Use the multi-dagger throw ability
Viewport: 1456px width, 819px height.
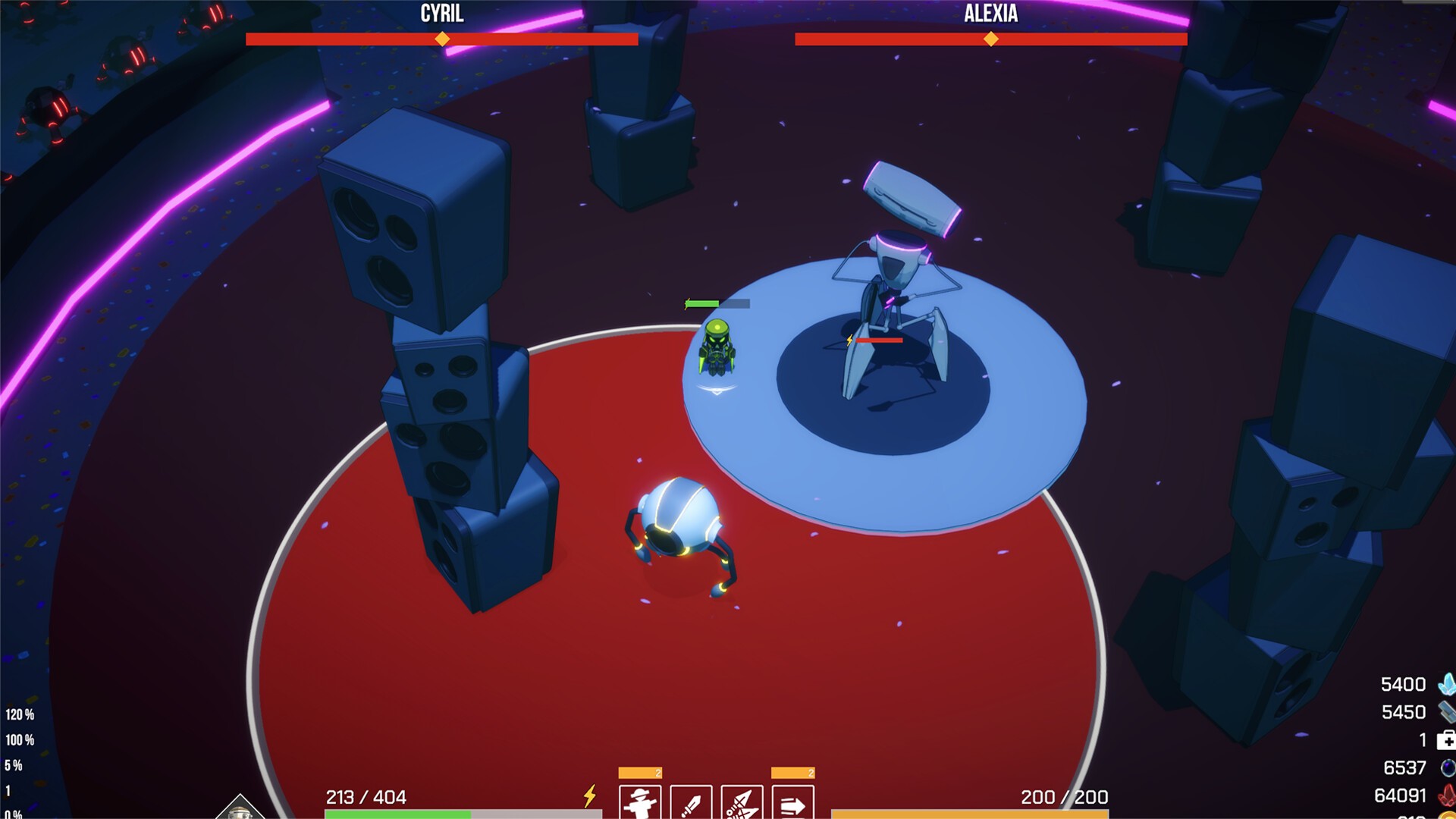tap(742, 803)
